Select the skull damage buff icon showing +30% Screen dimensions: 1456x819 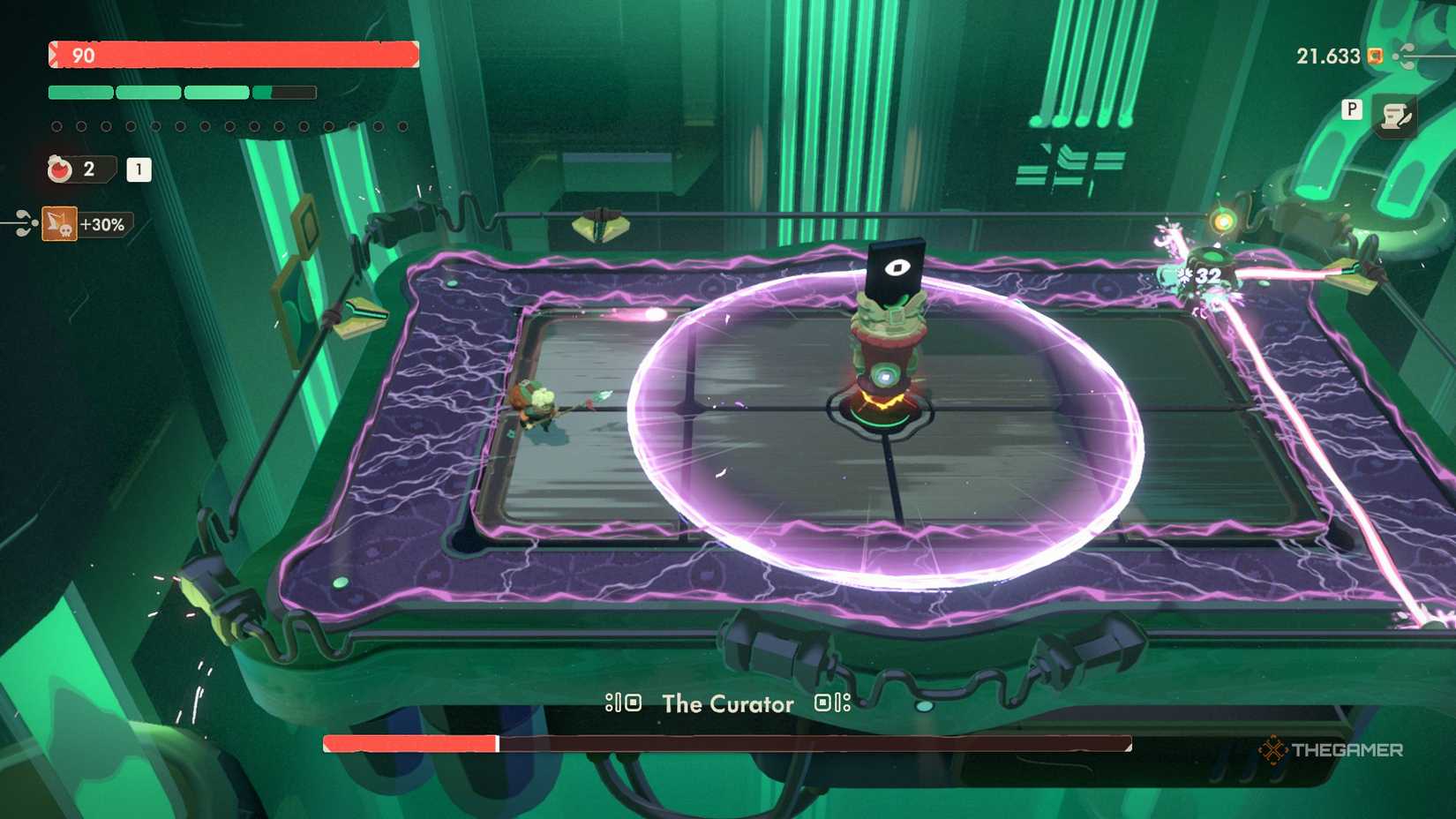pos(60,223)
